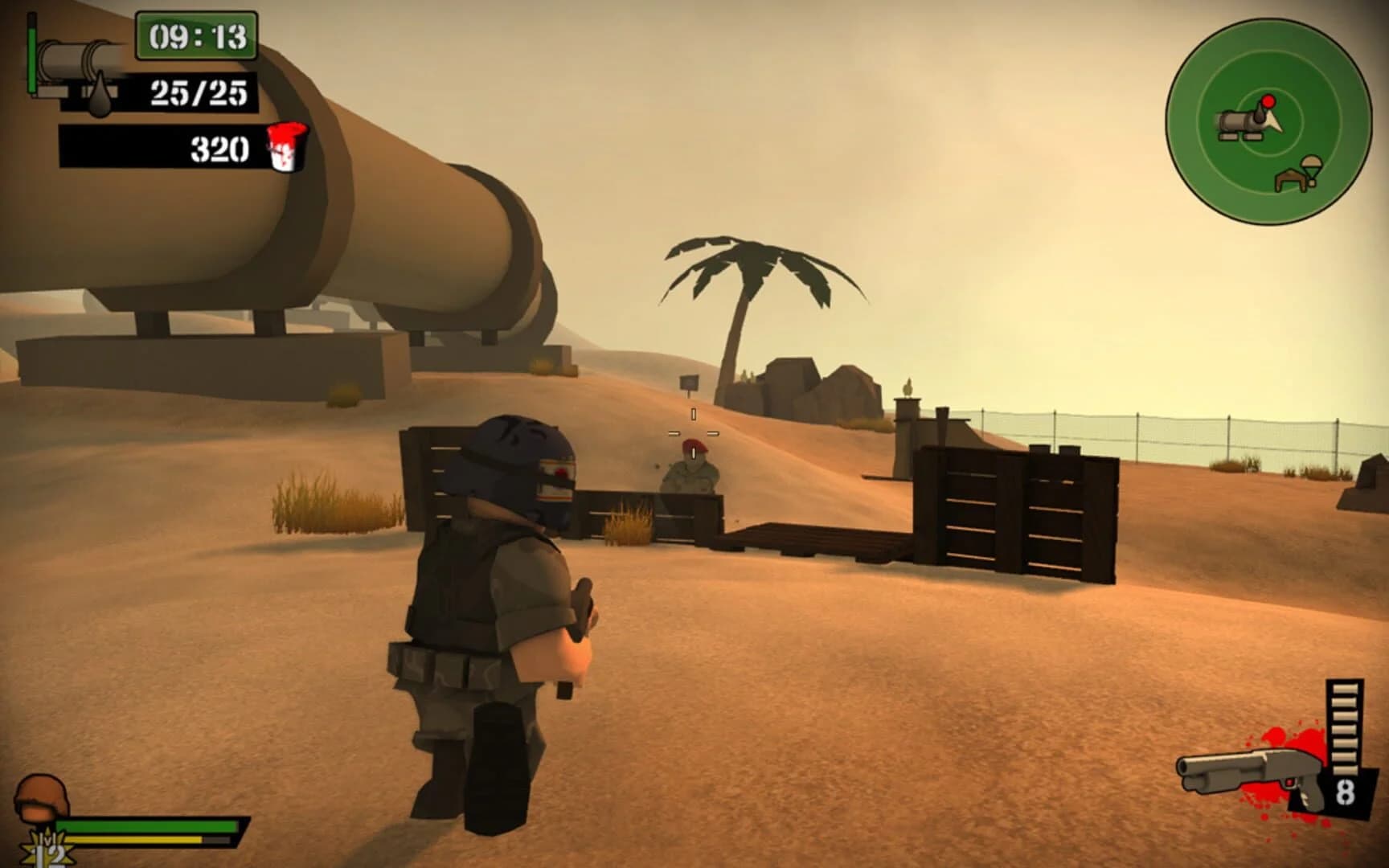Click the shell count number 8
The height and width of the screenshot is (868, 1389).
(1345, 792)
